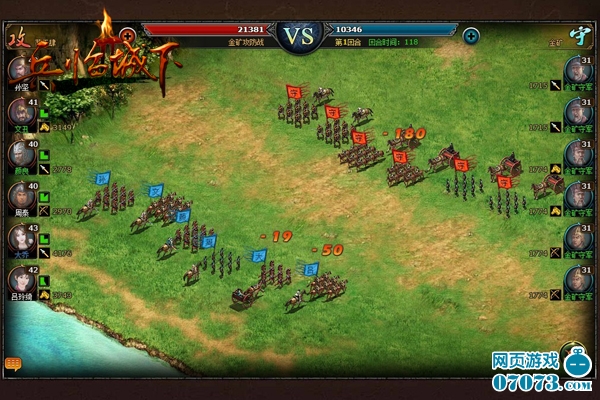Select general 文丑's portrait

[x=19, y=112]
